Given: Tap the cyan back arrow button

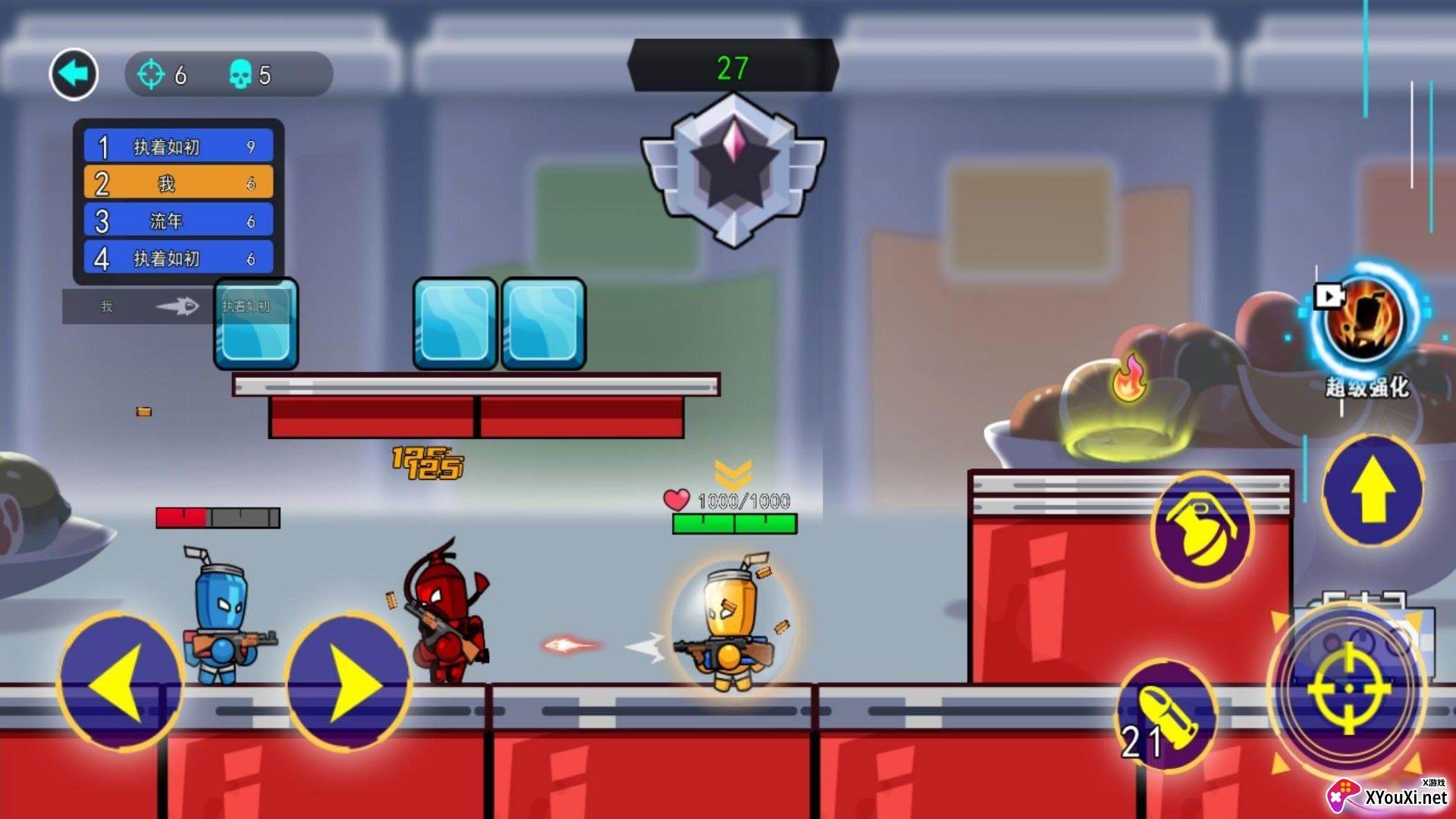Looking at the screenshot, I should (74, 74).
